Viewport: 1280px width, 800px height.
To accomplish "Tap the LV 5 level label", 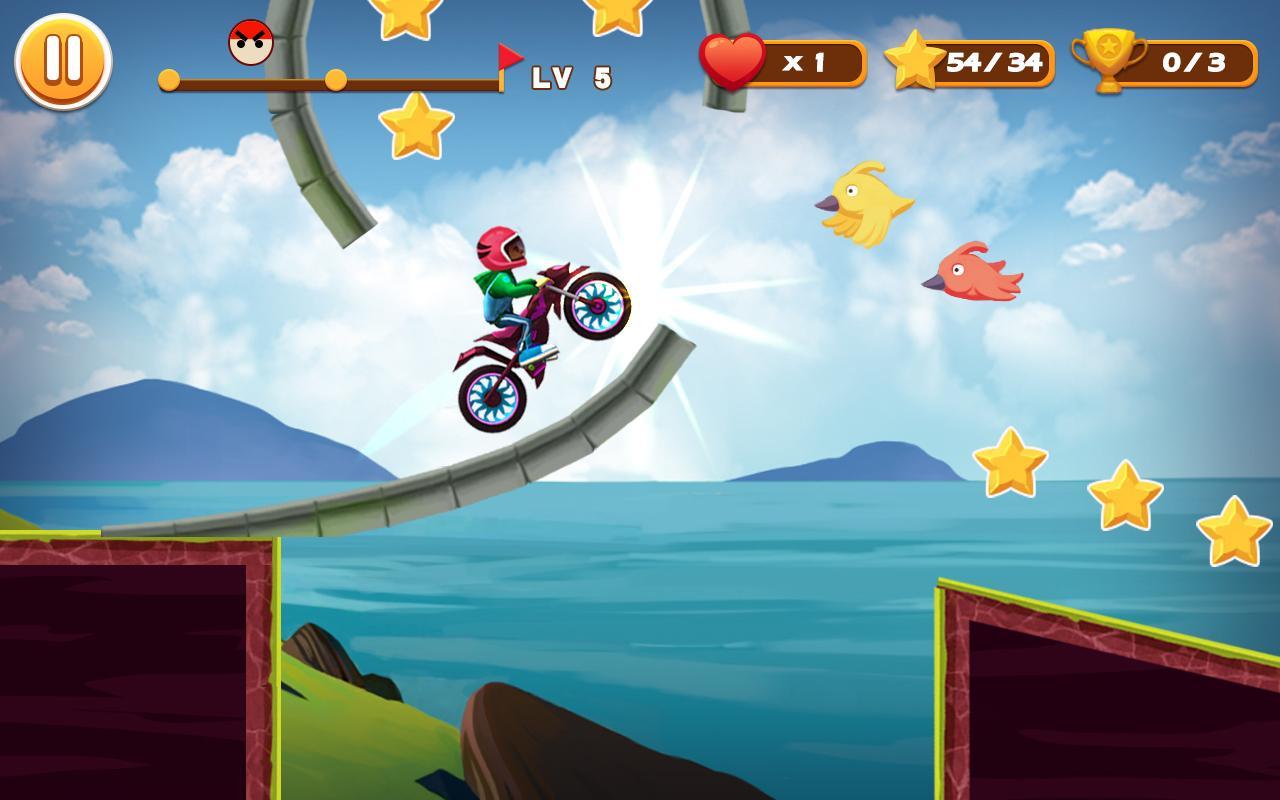I will coord(570,76).
